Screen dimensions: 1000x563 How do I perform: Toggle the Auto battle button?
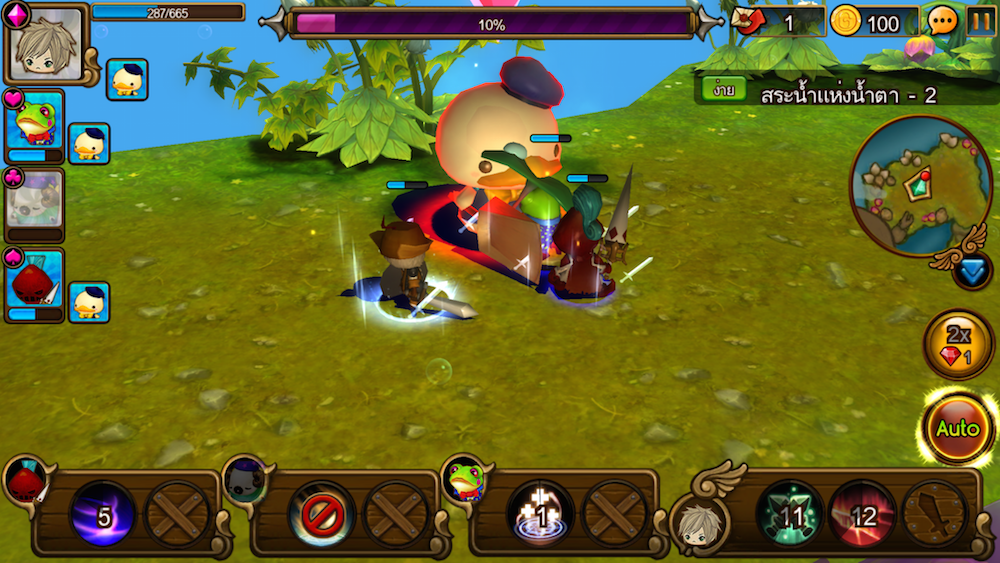[957, 428]
